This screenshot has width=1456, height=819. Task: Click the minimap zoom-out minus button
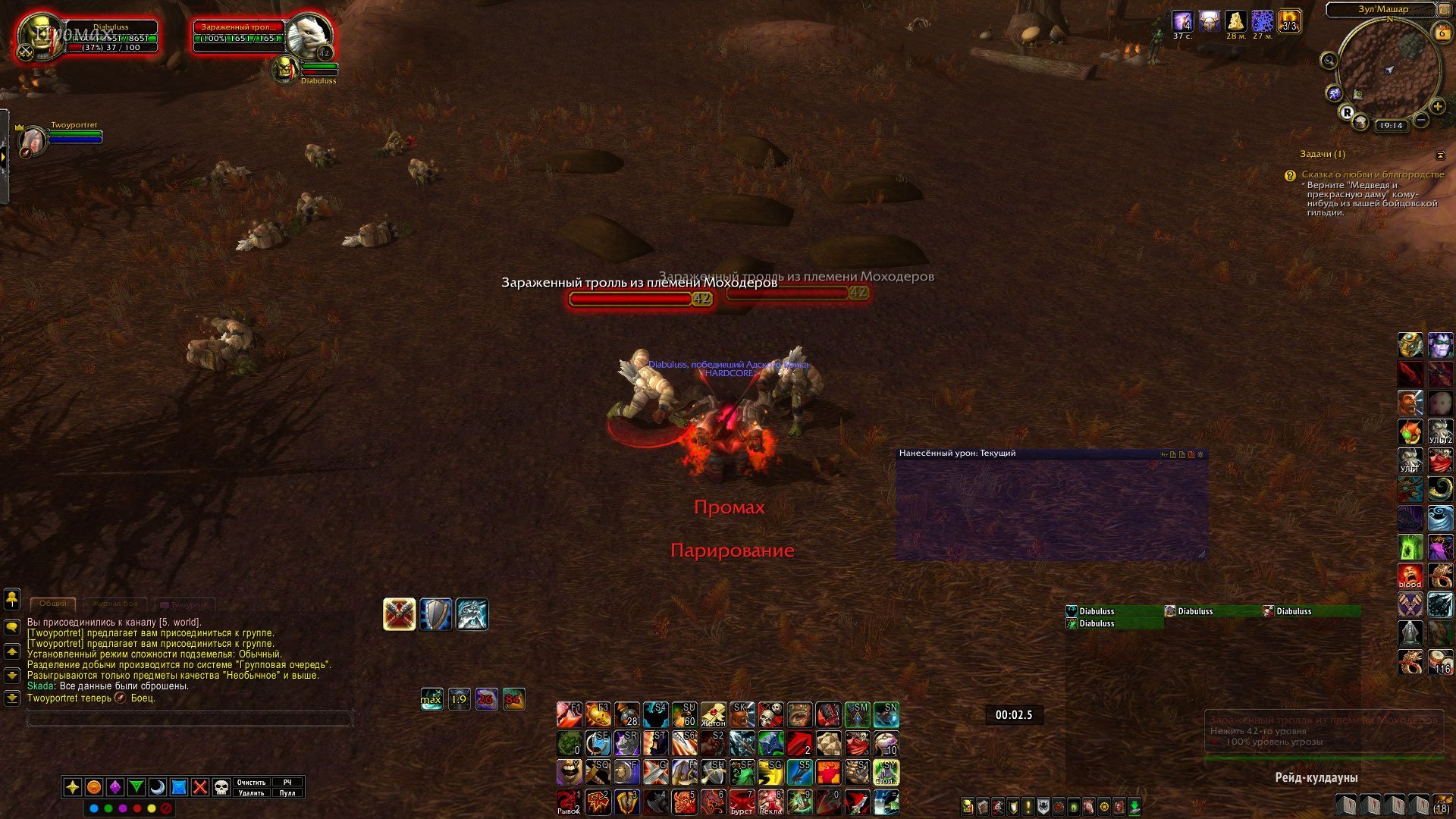[1421, 120]
